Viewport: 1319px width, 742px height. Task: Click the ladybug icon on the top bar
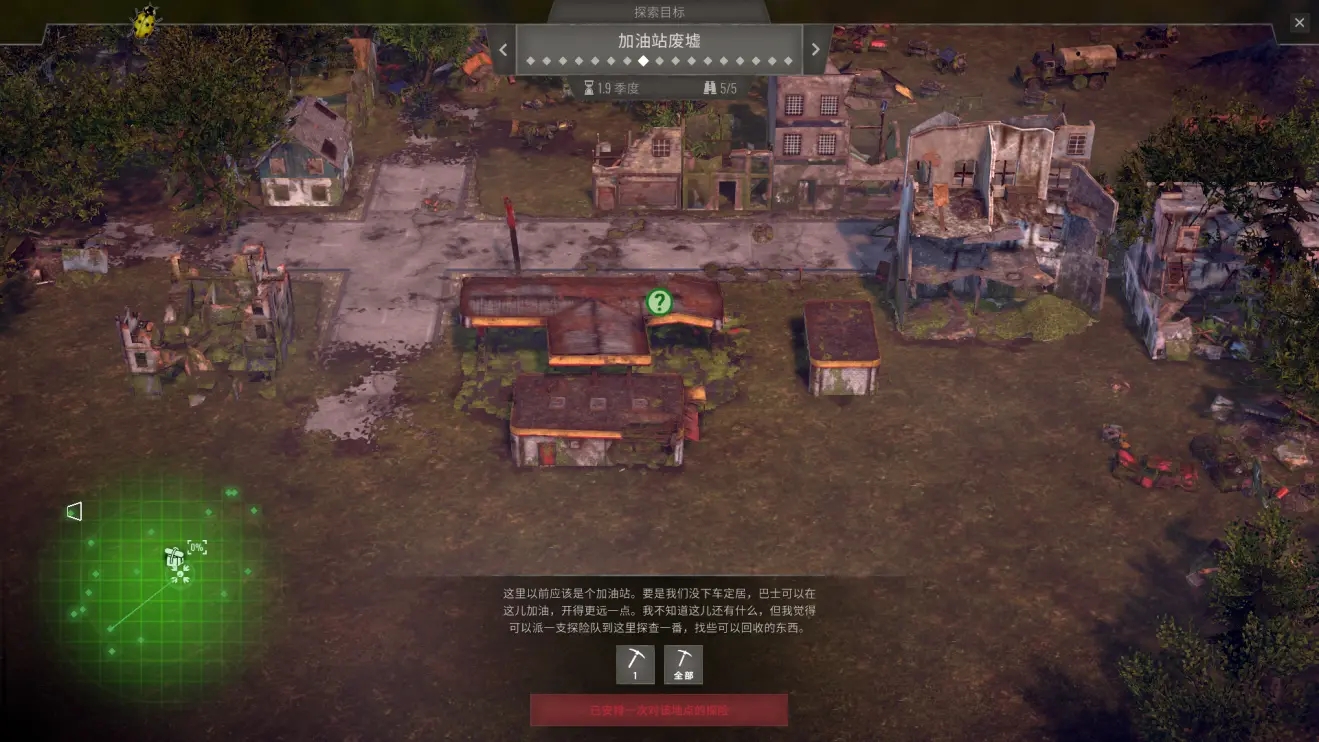coord(146,22)
